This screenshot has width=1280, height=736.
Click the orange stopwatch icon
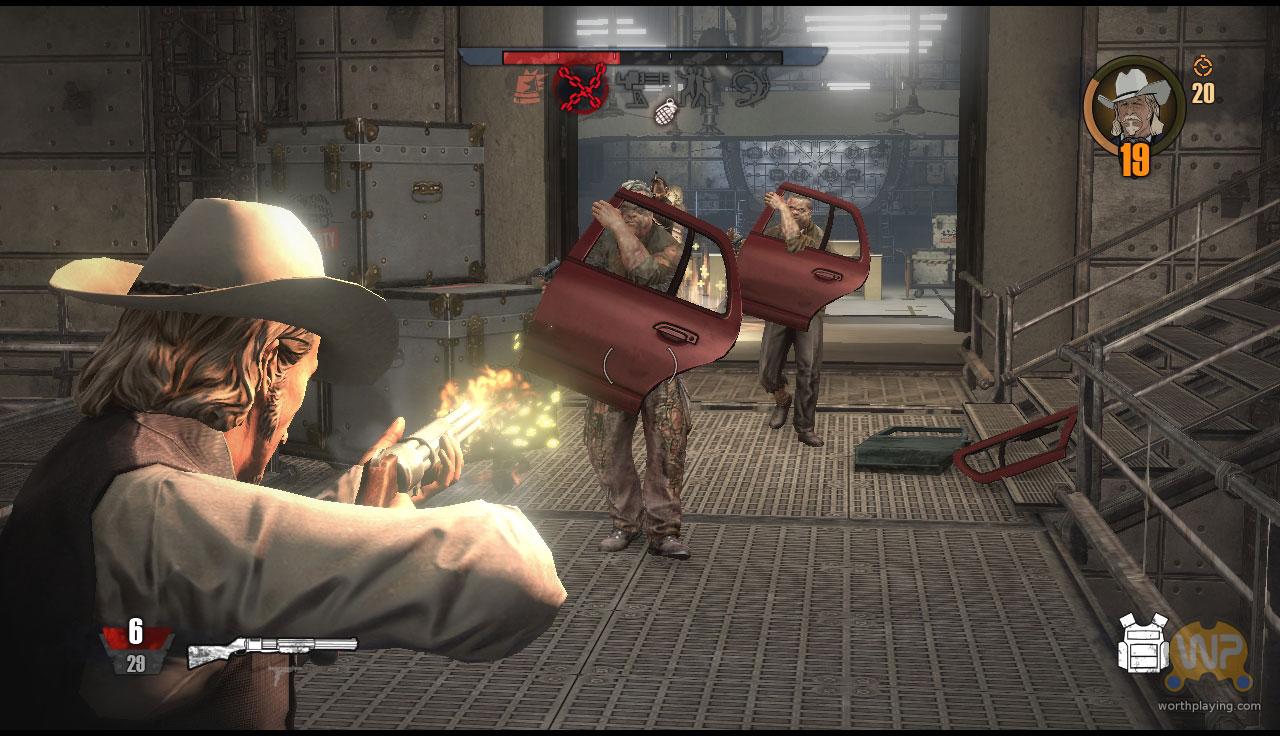1202,66
